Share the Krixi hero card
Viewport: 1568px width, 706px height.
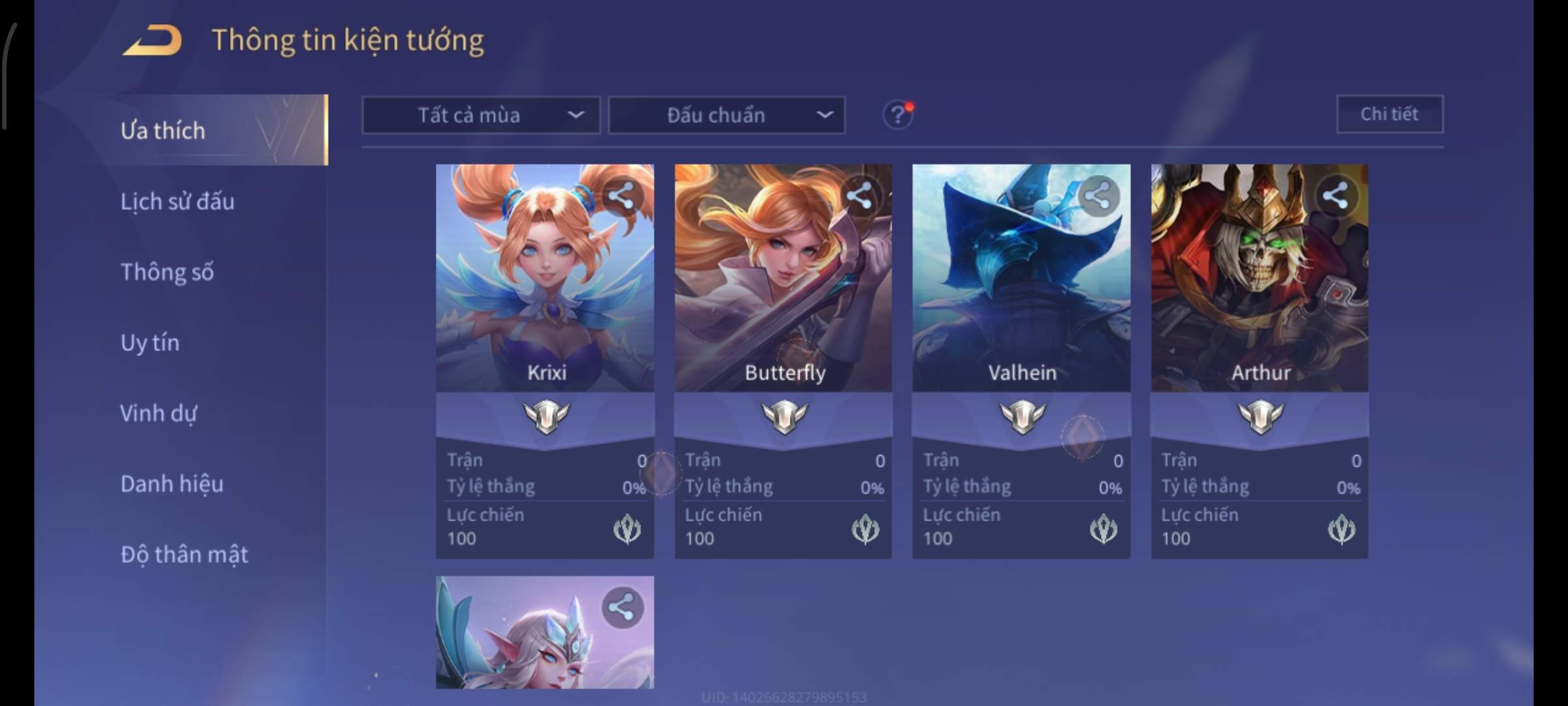tap(621, 195)
